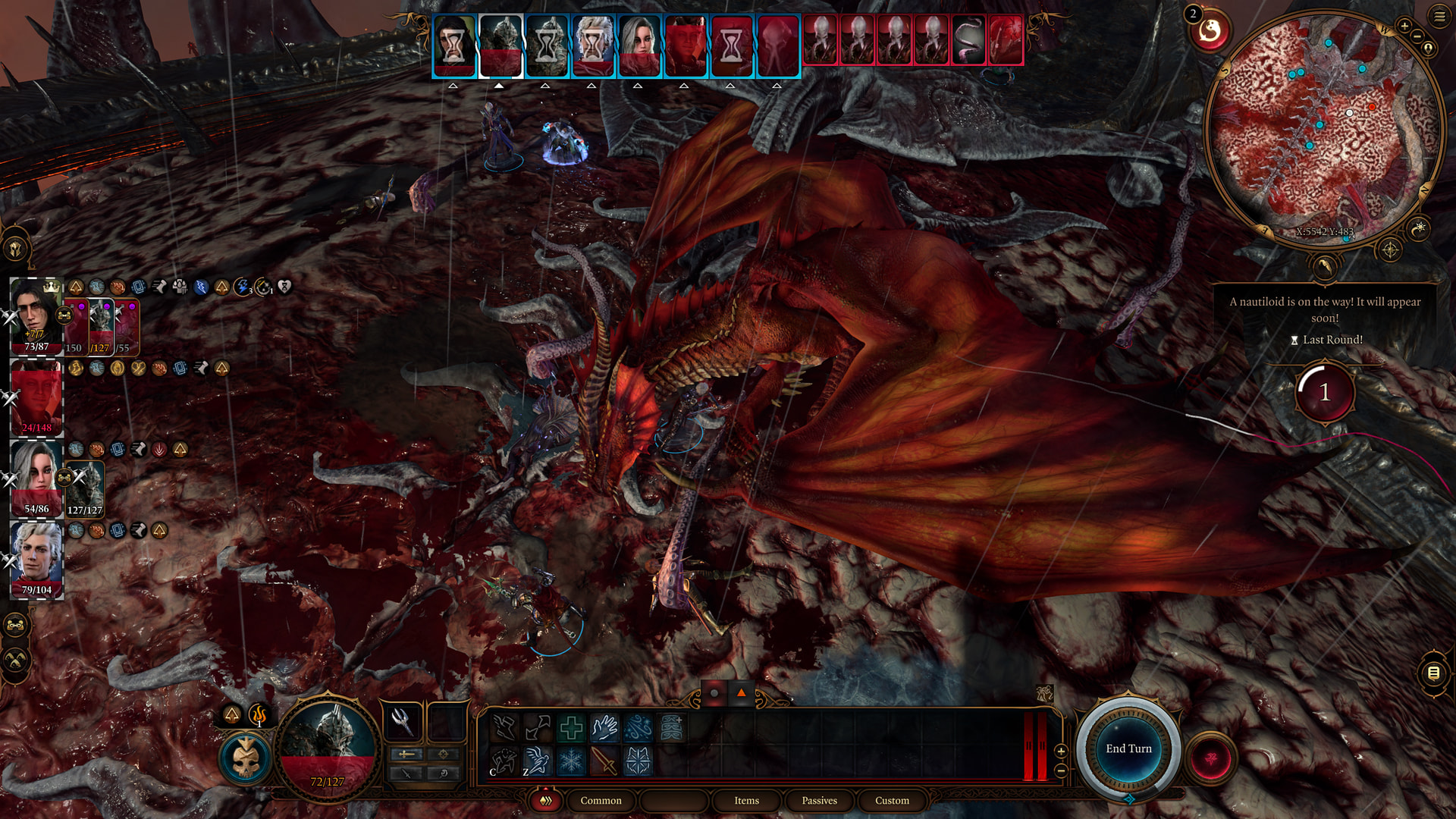This screenshot has height=819, width=1456.
Task: Zoom in on the minimap
Action: [1404, 27]
